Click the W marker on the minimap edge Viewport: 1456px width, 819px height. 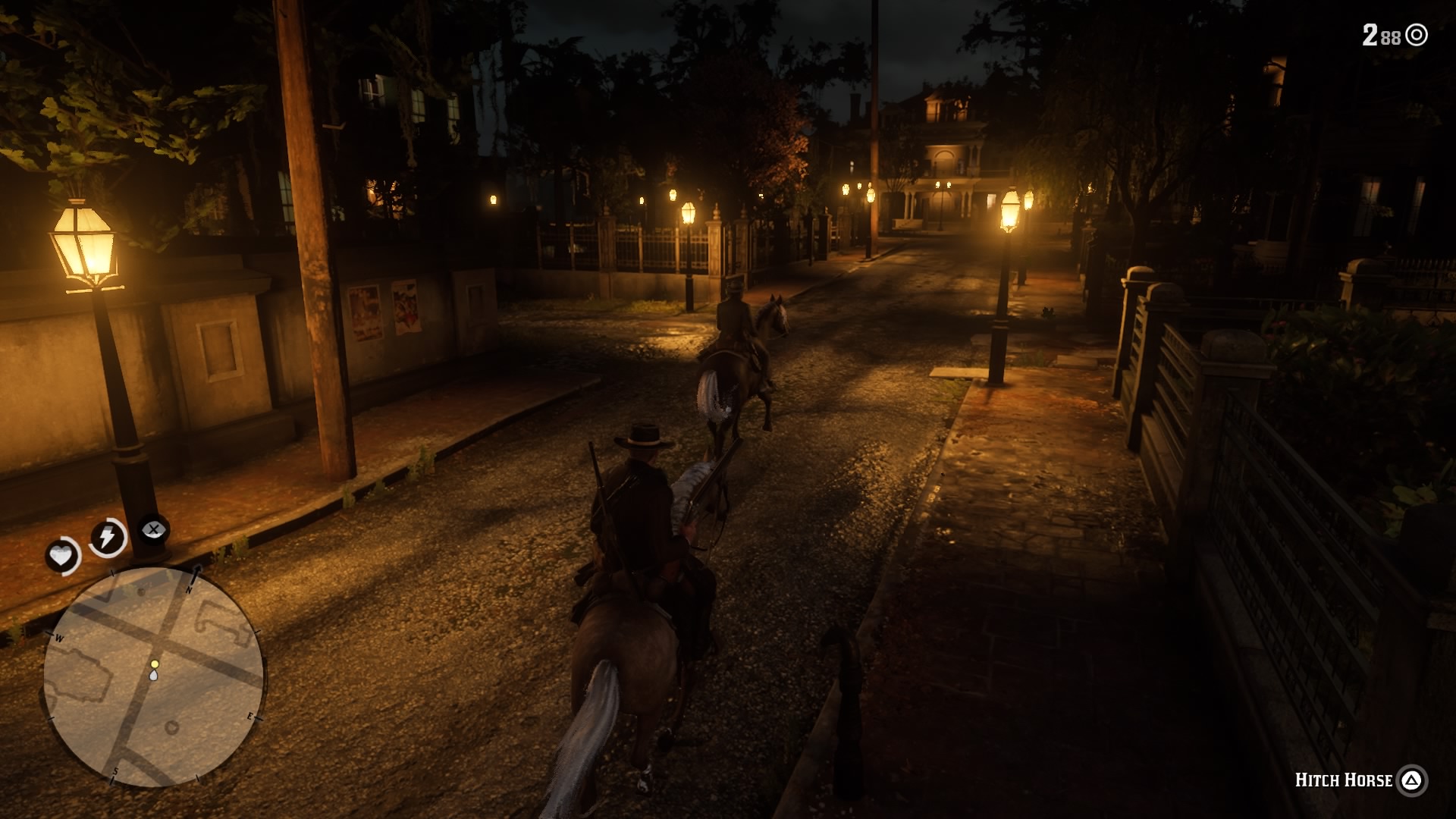(x=59, y=639)
